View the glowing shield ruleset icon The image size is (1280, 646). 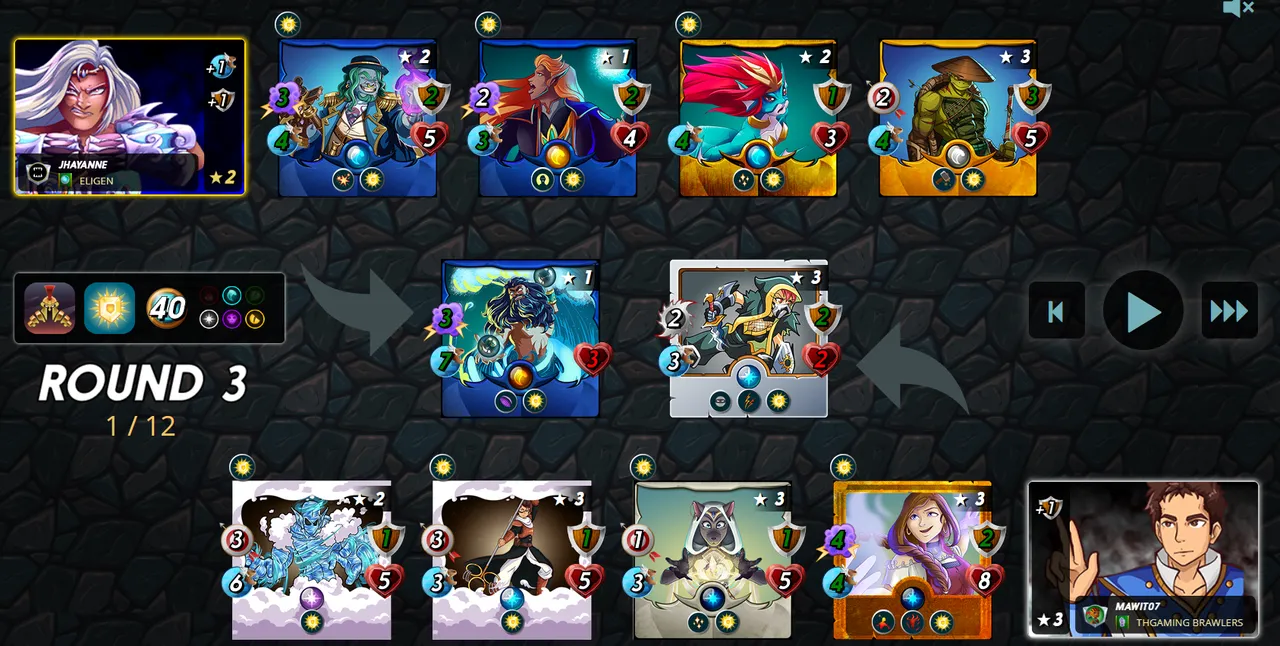109,308
